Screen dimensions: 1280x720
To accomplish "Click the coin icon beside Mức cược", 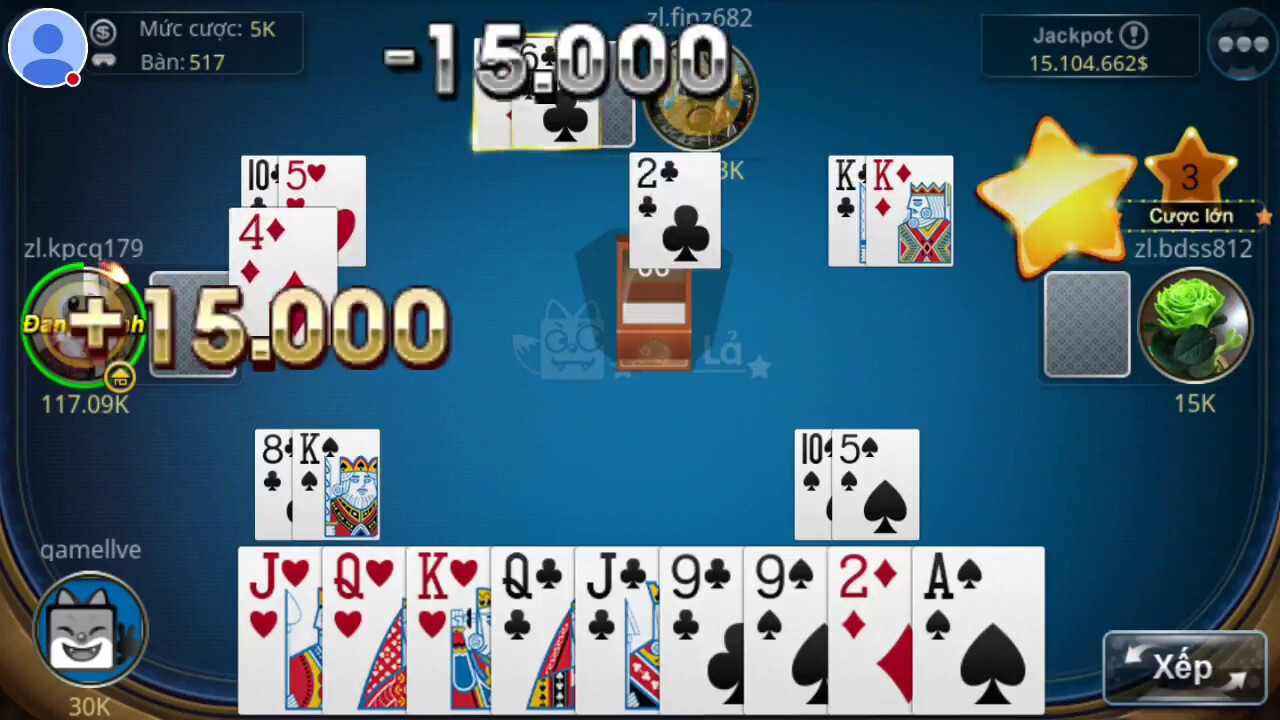I will tap(104, 30).
